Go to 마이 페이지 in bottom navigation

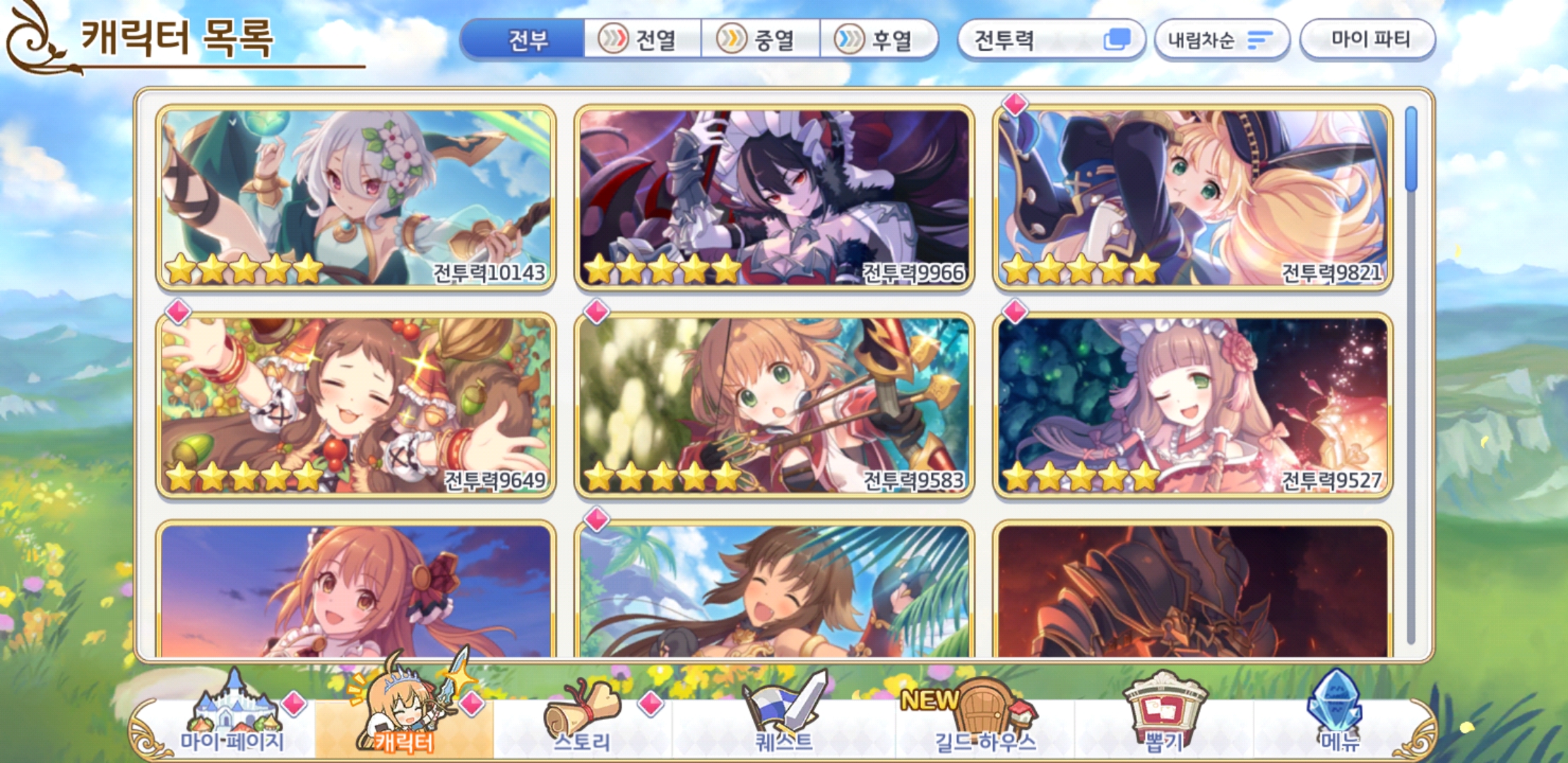(232, 721)
